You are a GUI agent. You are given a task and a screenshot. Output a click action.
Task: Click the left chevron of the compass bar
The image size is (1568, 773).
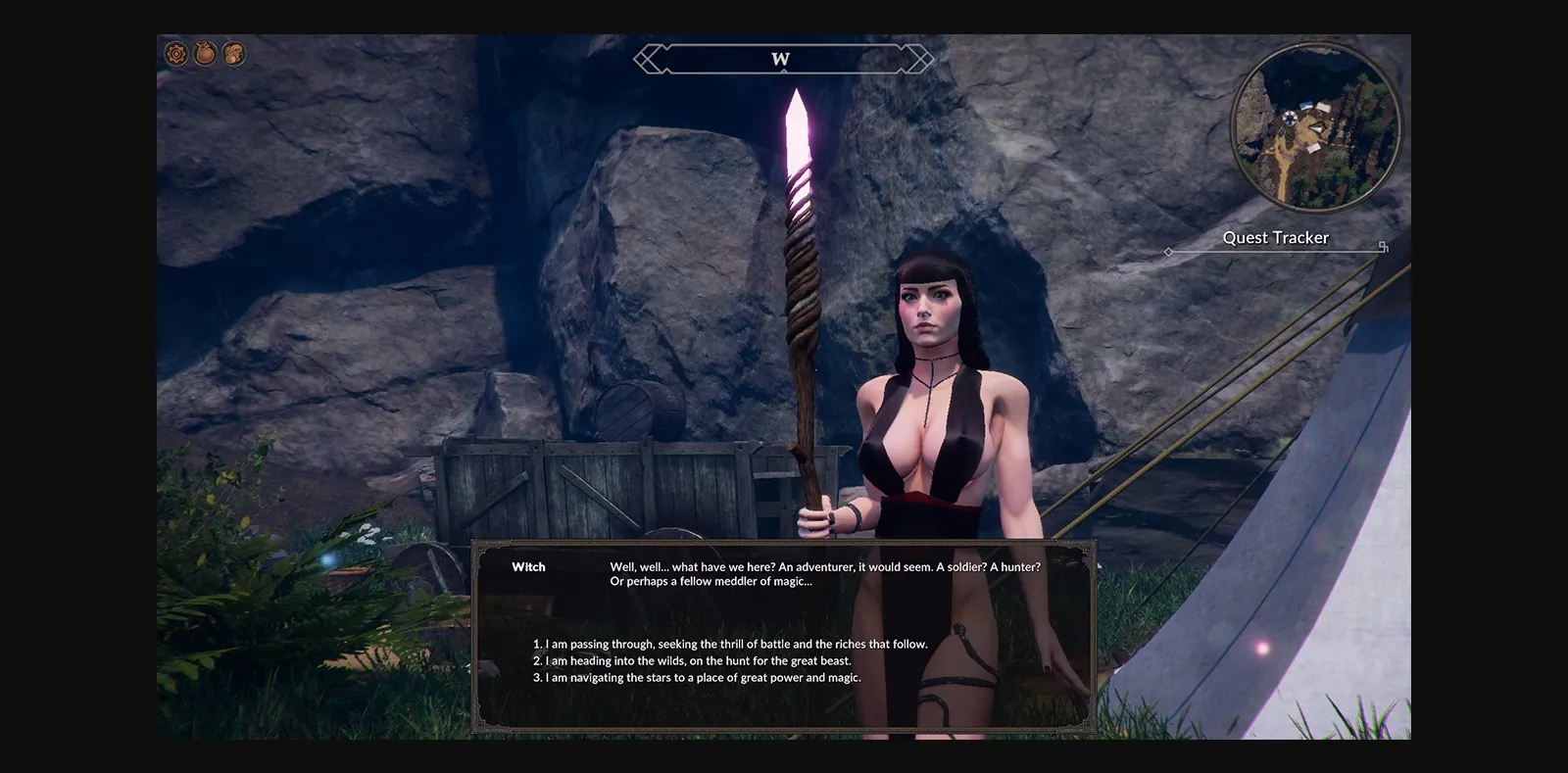pos(646,59)
